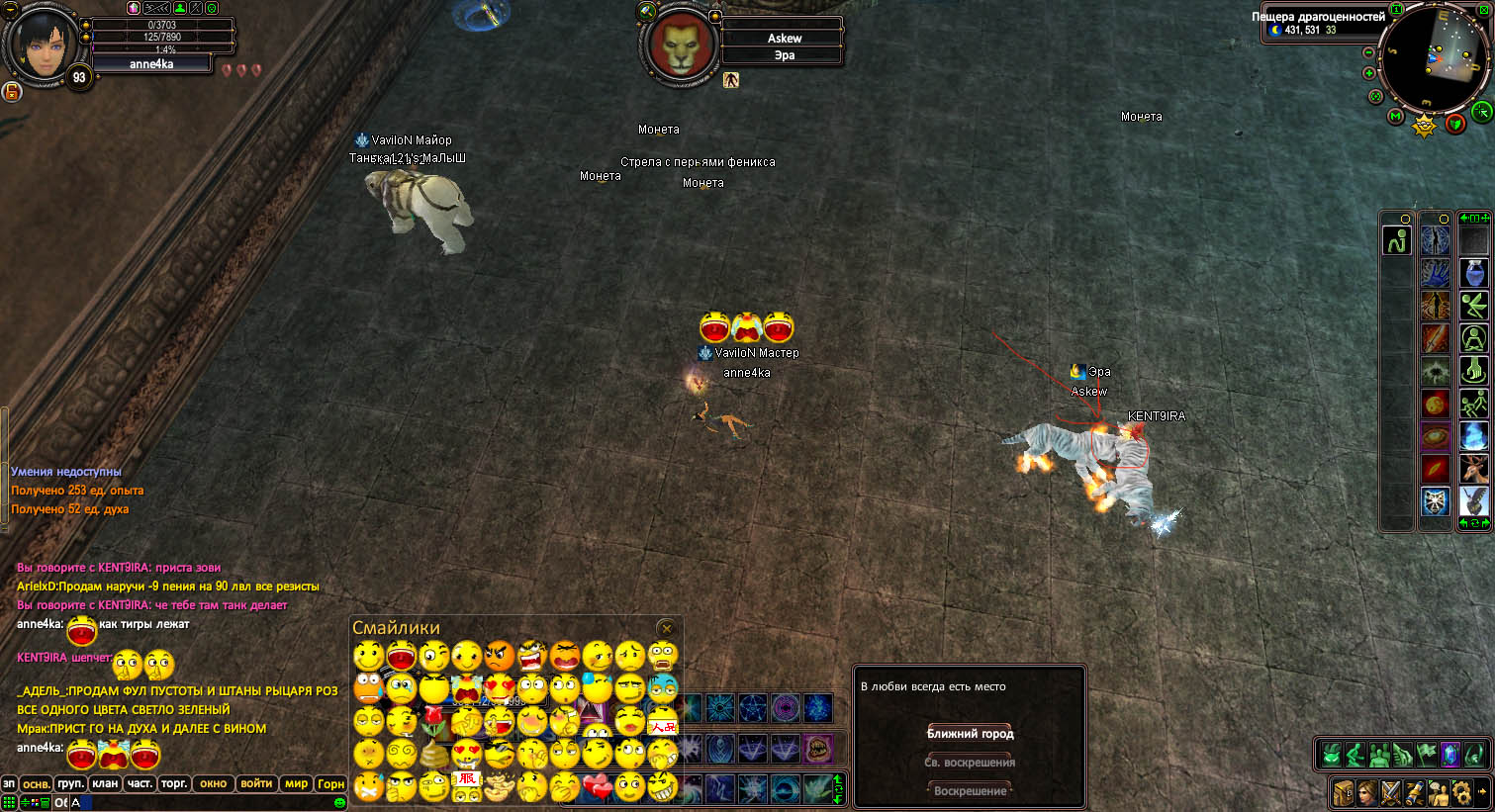Image resolution: width=1495 pixels, height=812 pixels.
Task: Zoom out the minimap with minus button
Action: click(1369, 52)
